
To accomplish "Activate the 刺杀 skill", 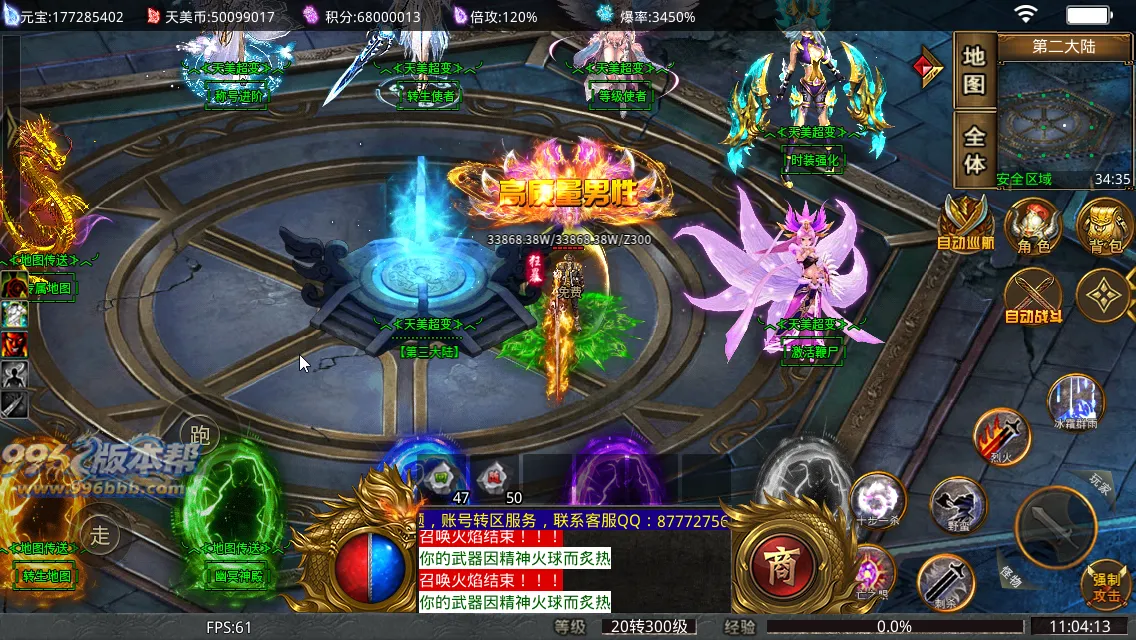I will click(946, 580).
